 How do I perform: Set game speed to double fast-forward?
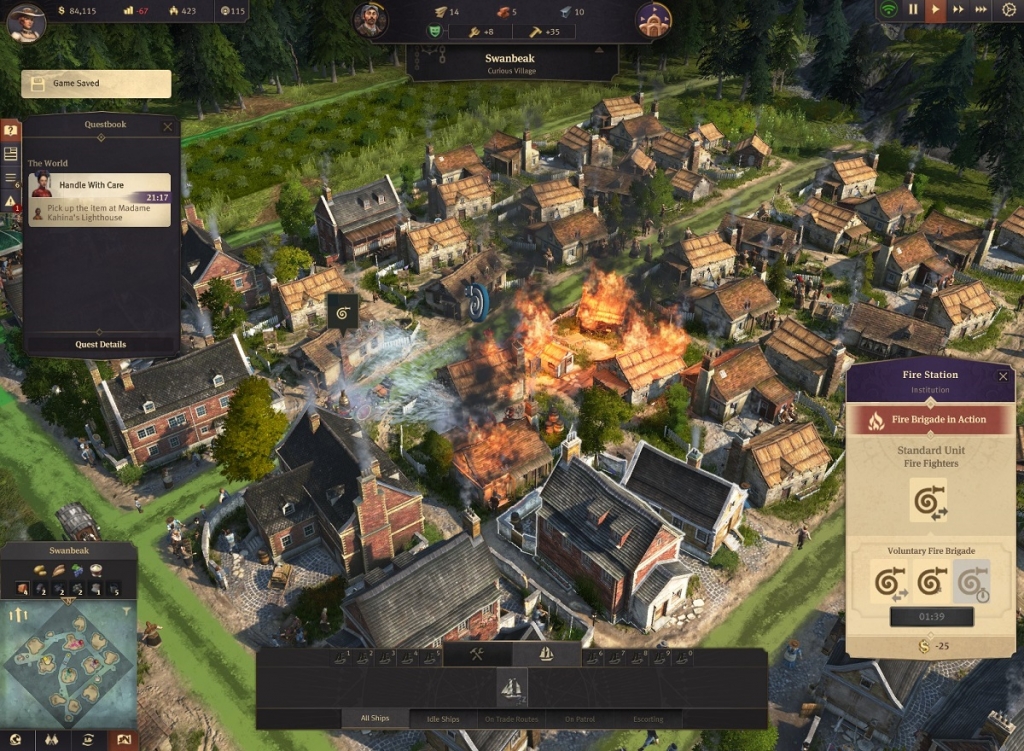[x=959, y=10]
